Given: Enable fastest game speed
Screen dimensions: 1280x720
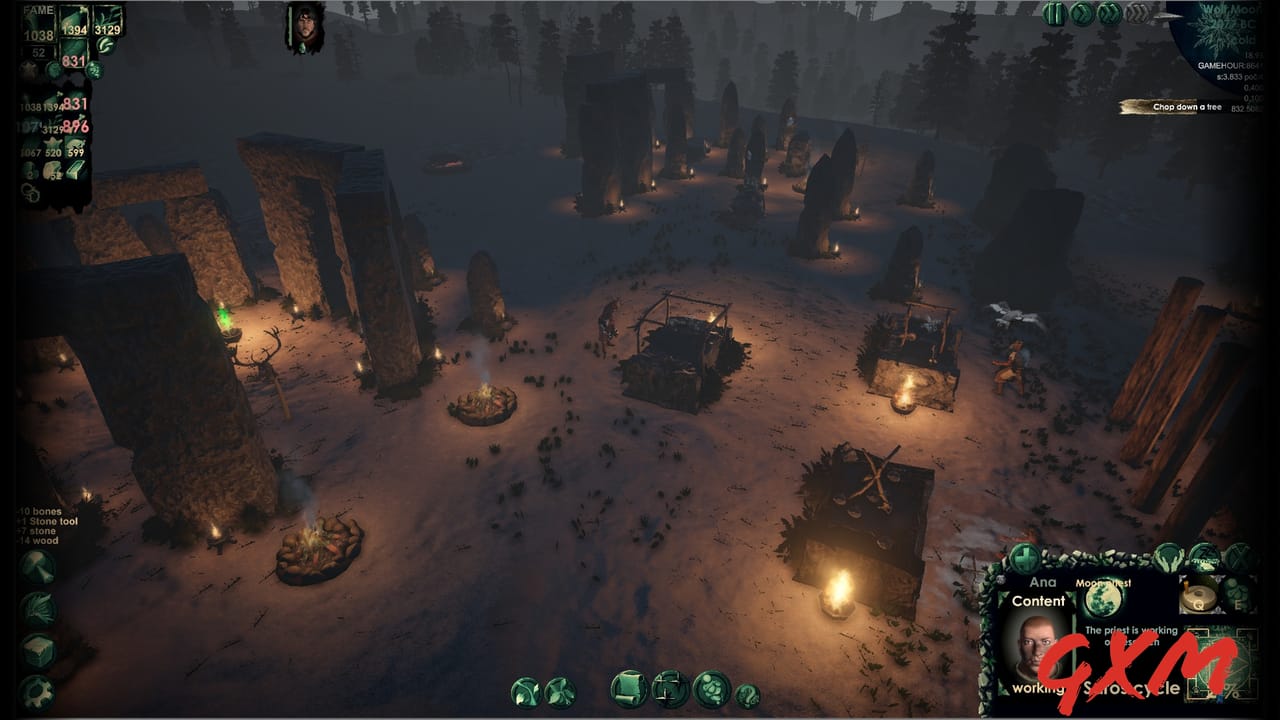Looking at the screenshot, I should [x=1137, y=13].
